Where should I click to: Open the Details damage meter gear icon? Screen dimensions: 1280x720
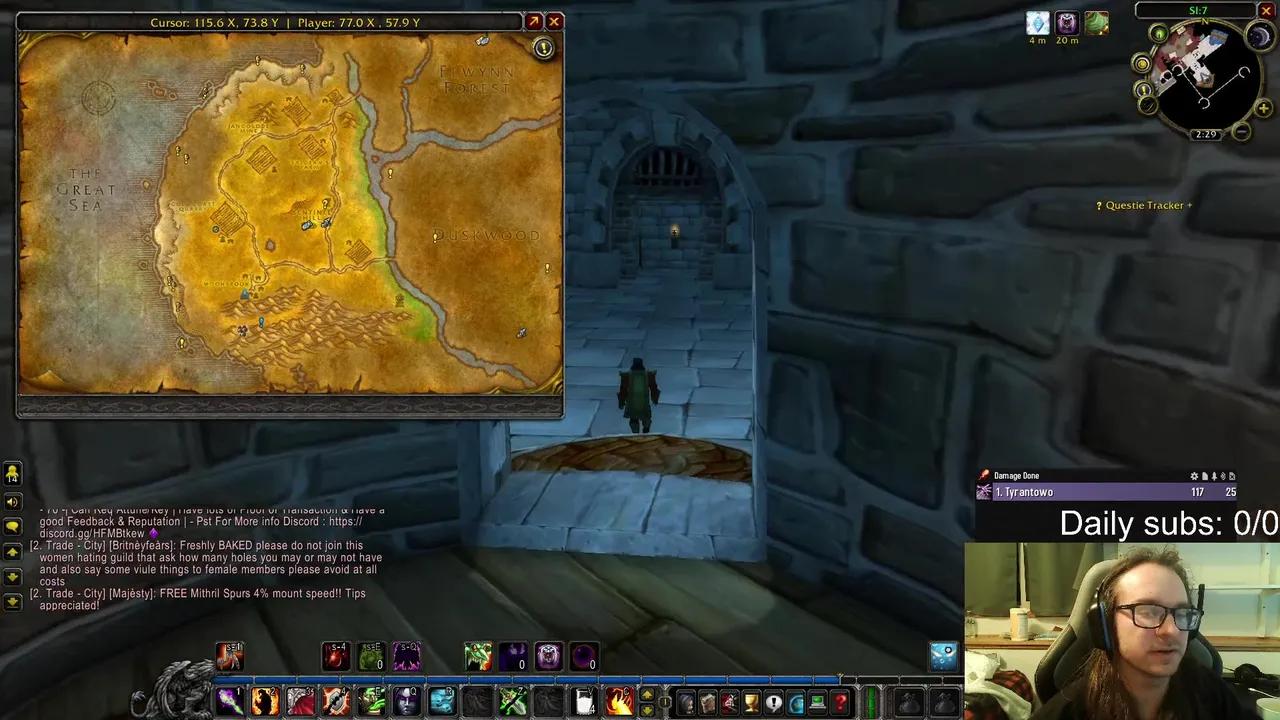pos(1194,476)
